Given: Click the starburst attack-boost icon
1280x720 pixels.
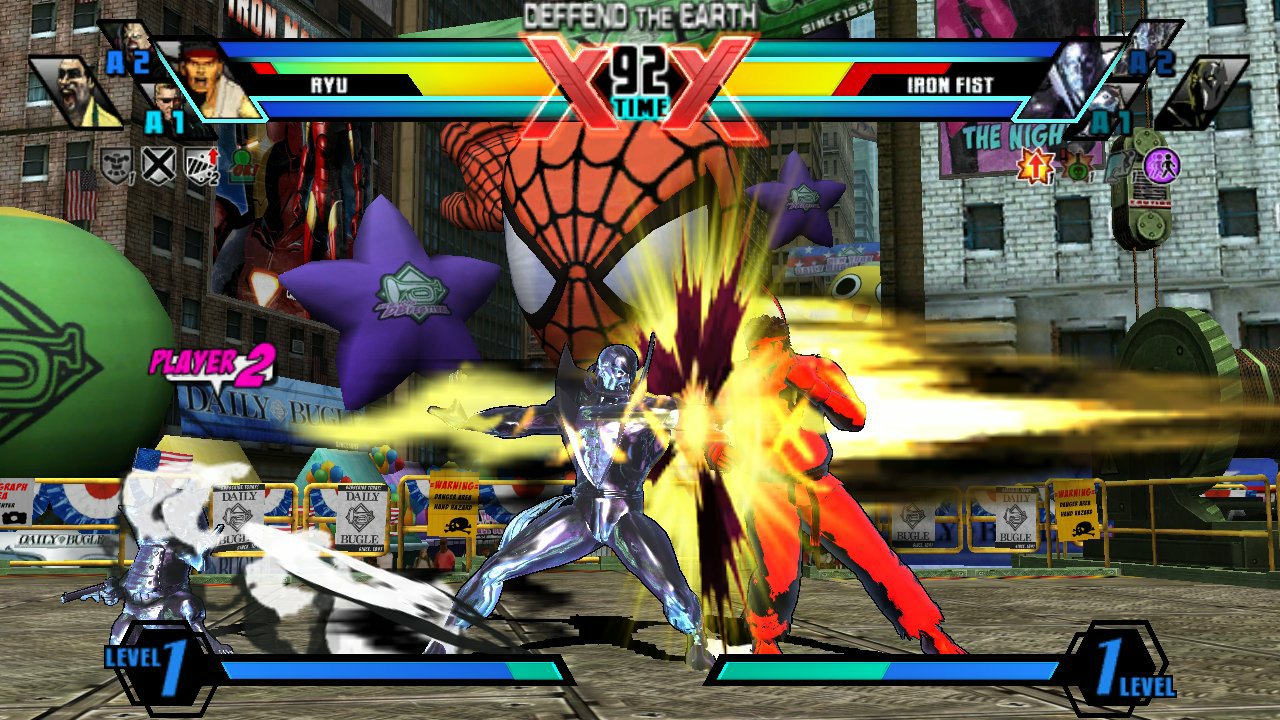Looking at the screenshot, I should tap(1035, 164).
